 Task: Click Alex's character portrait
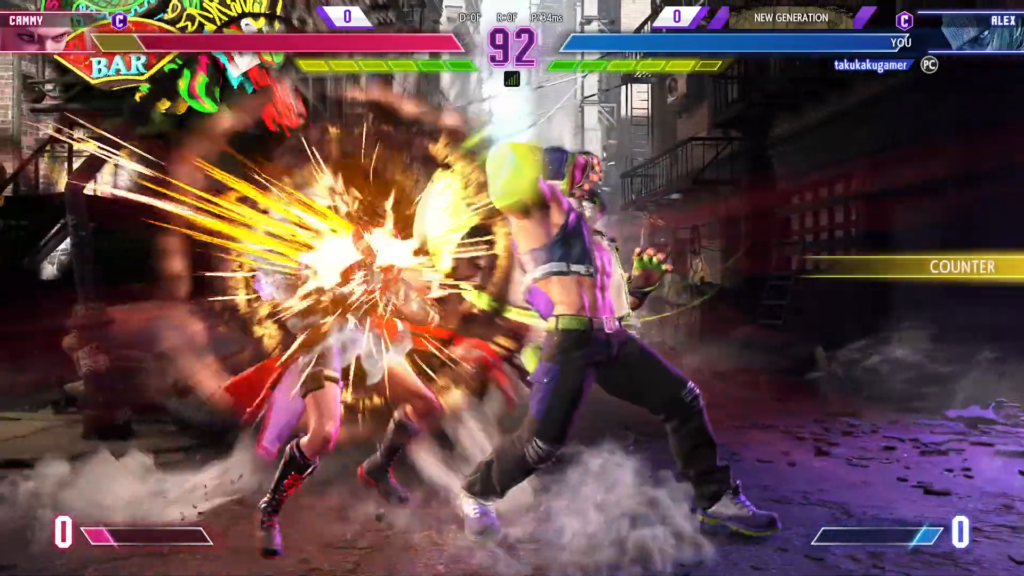point(975,34)
